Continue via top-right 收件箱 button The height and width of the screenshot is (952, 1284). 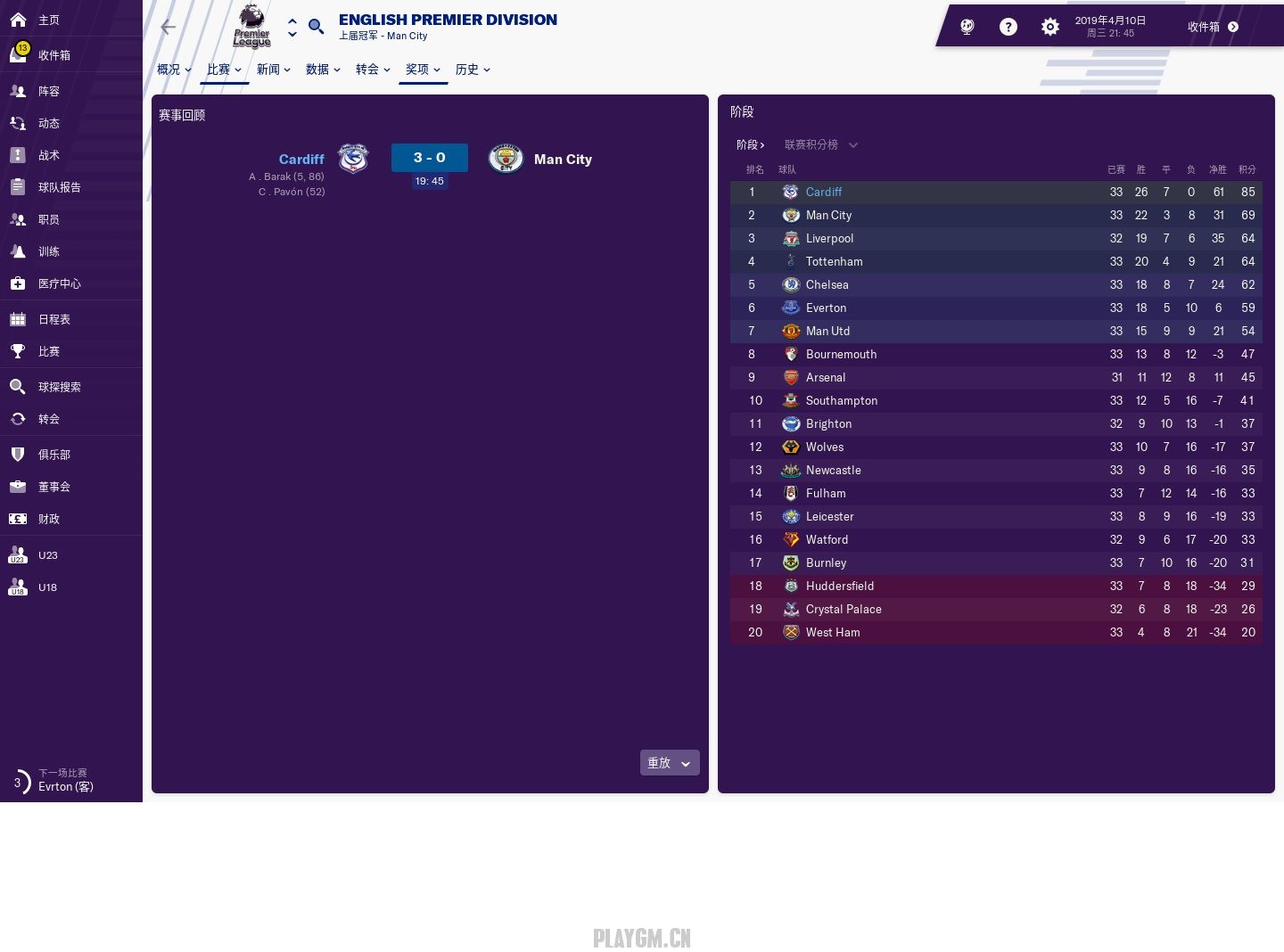point(1213,27)
